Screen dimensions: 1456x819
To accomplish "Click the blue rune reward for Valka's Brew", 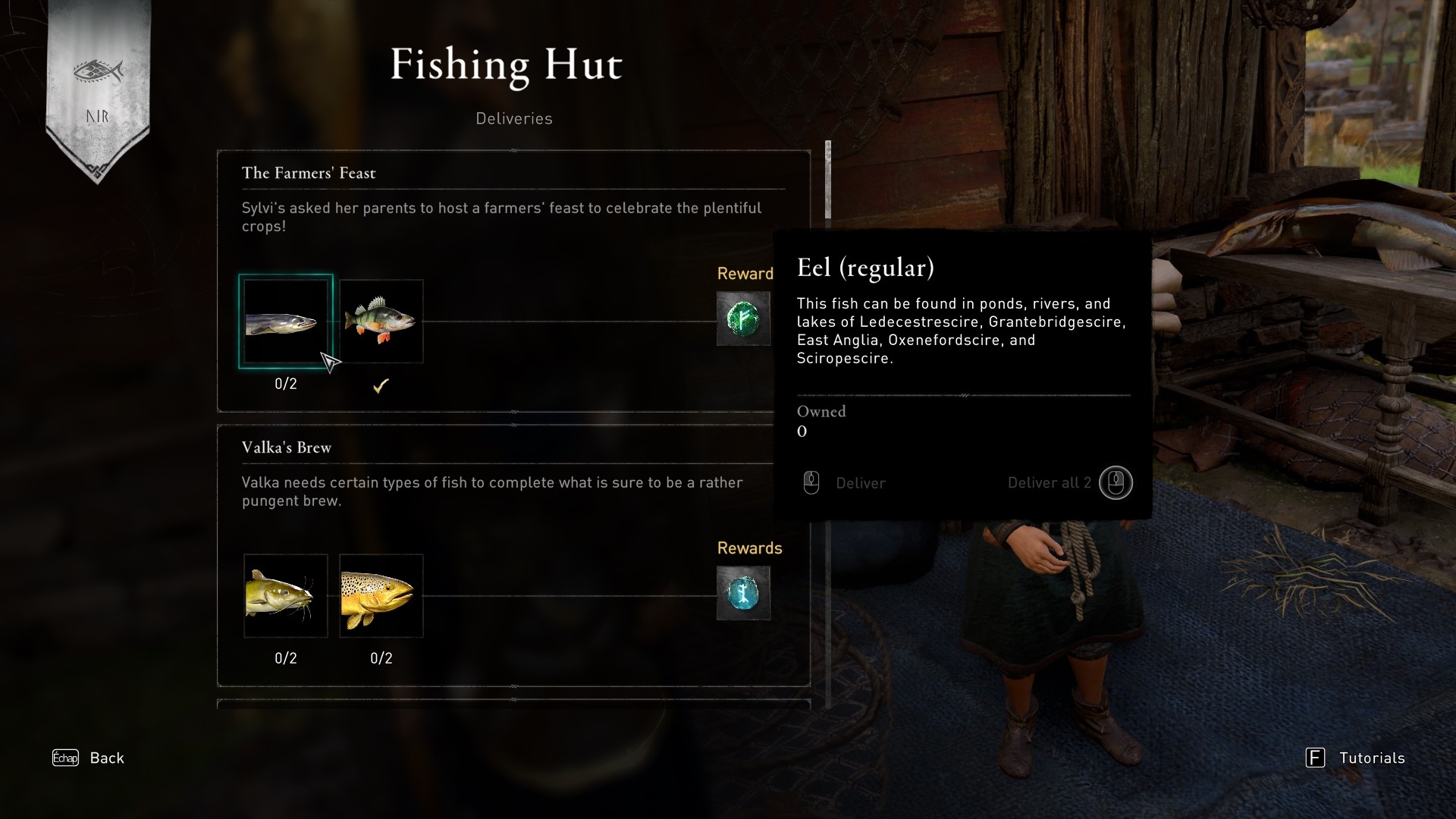I will click(744, 594).
